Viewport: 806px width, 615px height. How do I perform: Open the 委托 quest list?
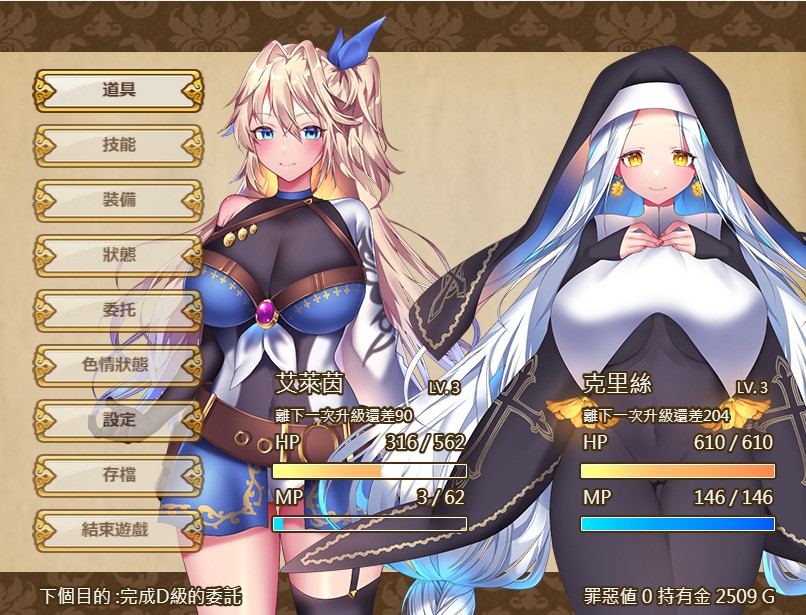pos(118,310)
